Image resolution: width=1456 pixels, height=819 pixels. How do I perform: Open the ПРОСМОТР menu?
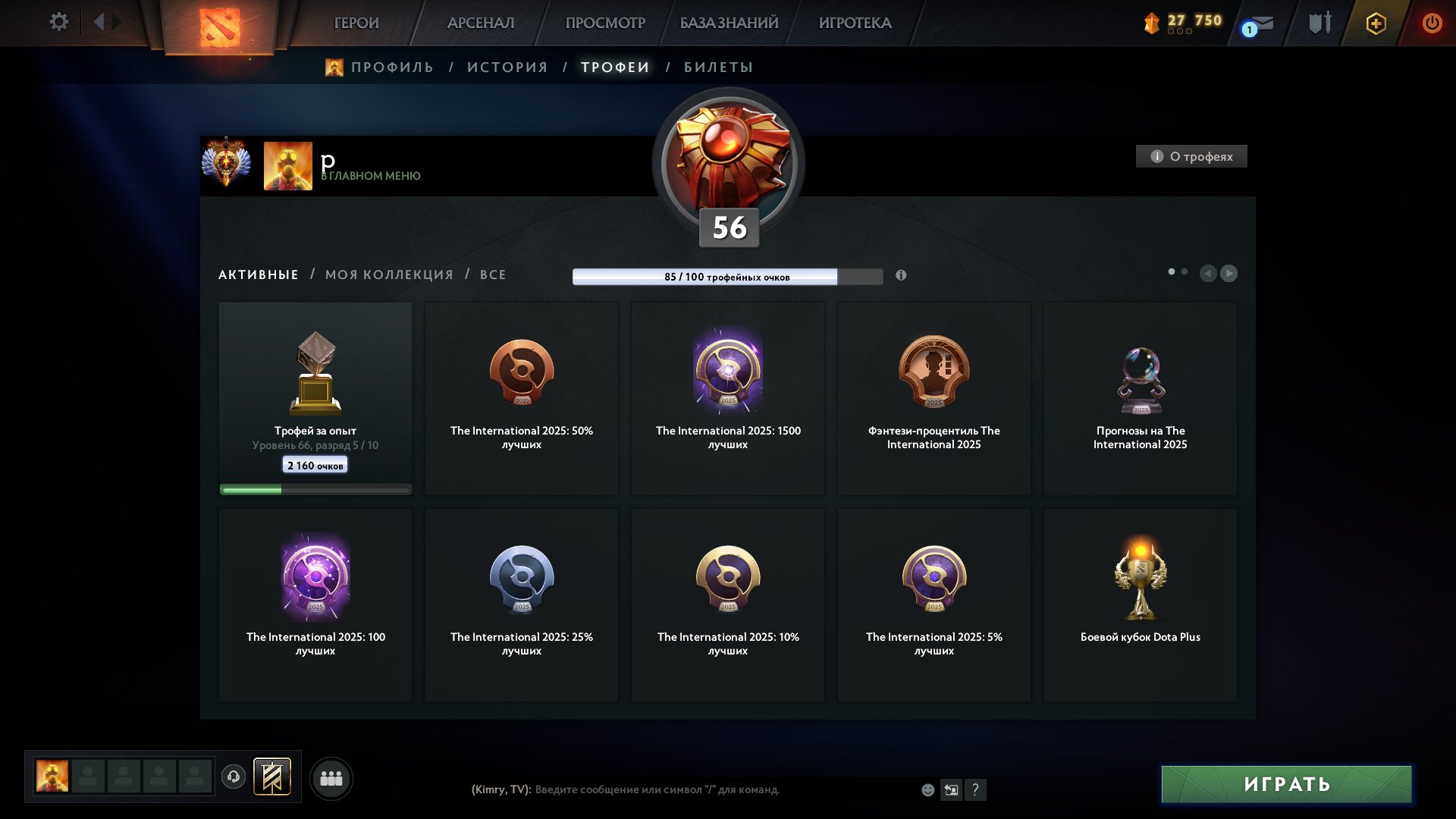pyautogui.click(x=605, y=23)
